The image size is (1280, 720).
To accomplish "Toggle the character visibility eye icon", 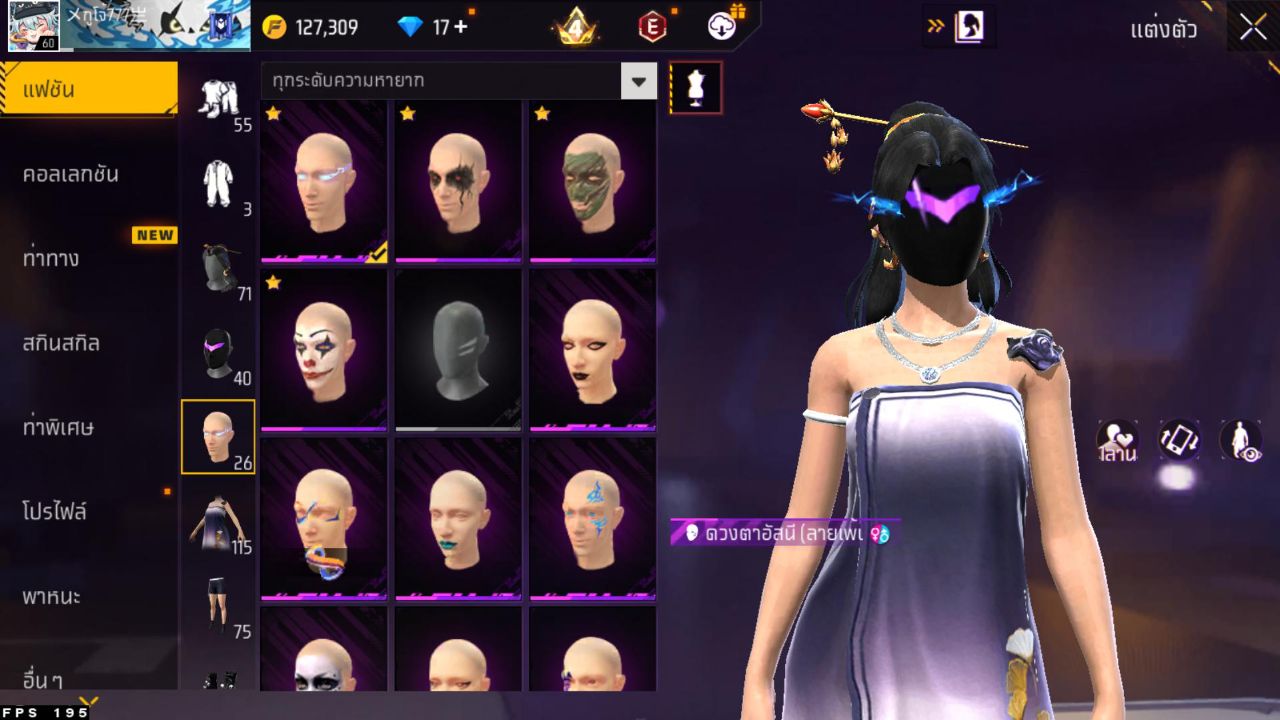I will [1240, 441].
